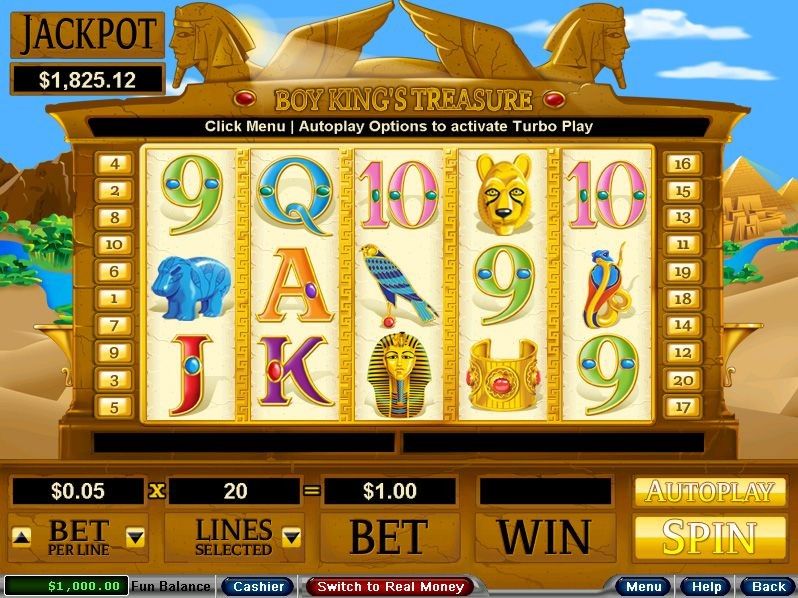Viewport: 798px width, 598px height.
Task: Choose payline number 17
Action: (x=684, y=407)
